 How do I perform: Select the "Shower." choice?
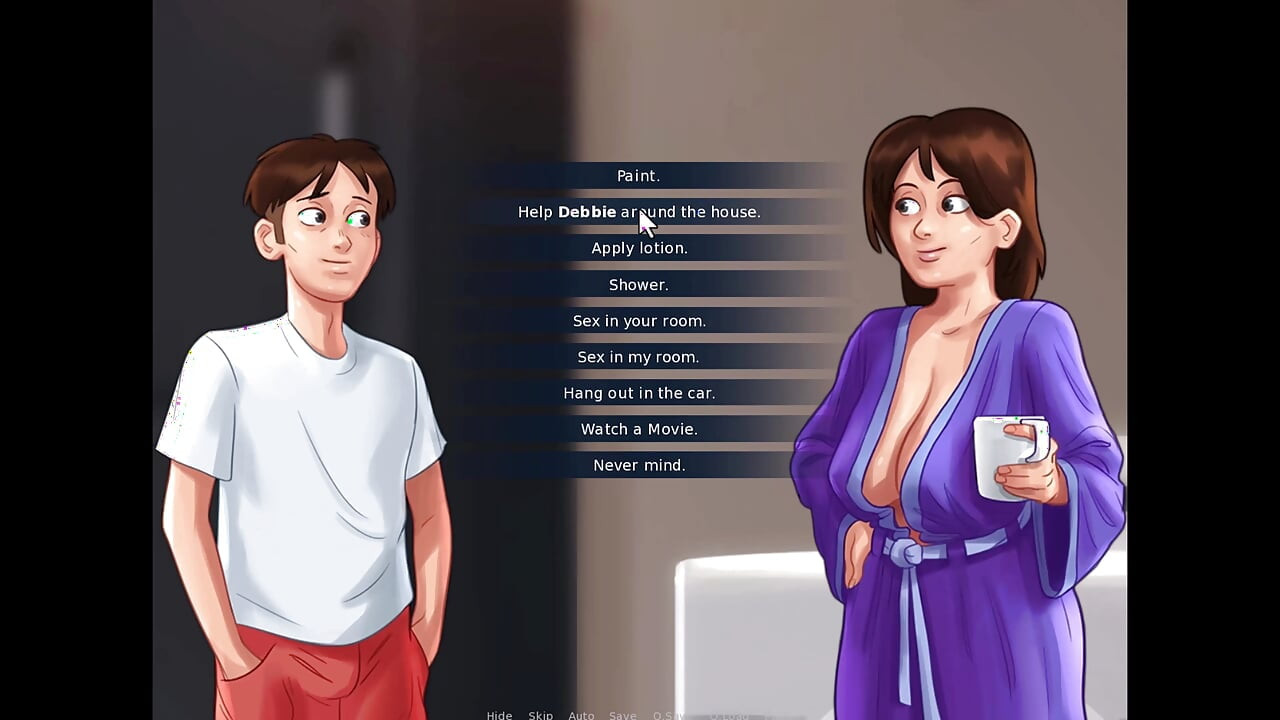(639, 284)
